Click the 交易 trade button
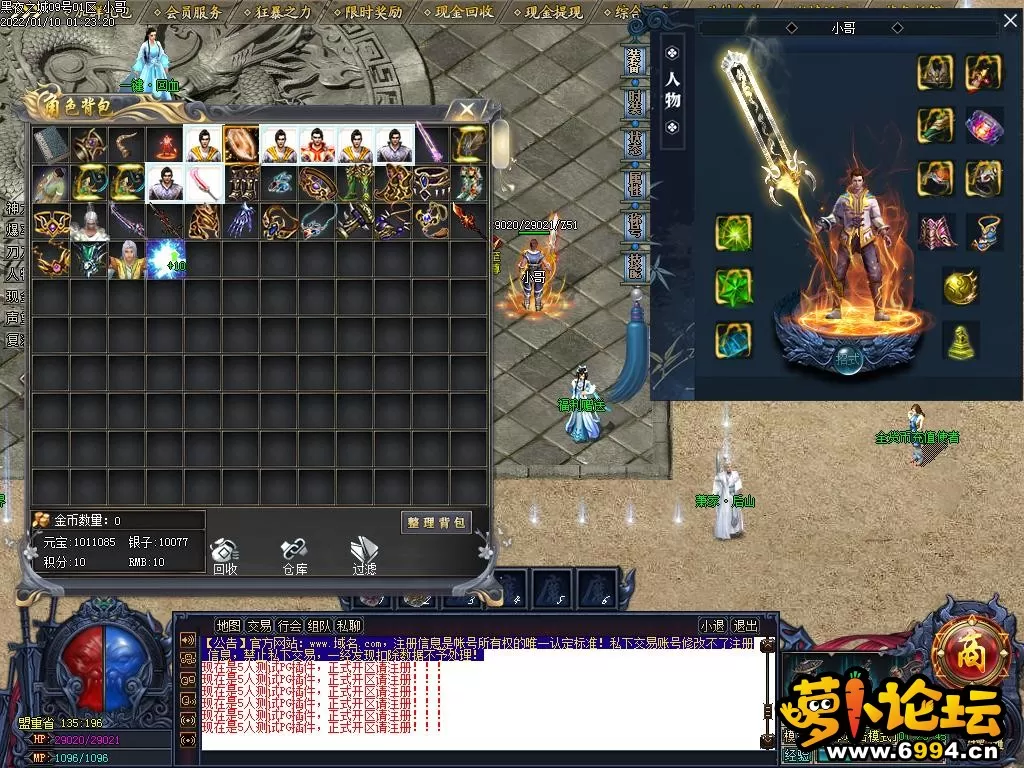 (x=259, y=626)
